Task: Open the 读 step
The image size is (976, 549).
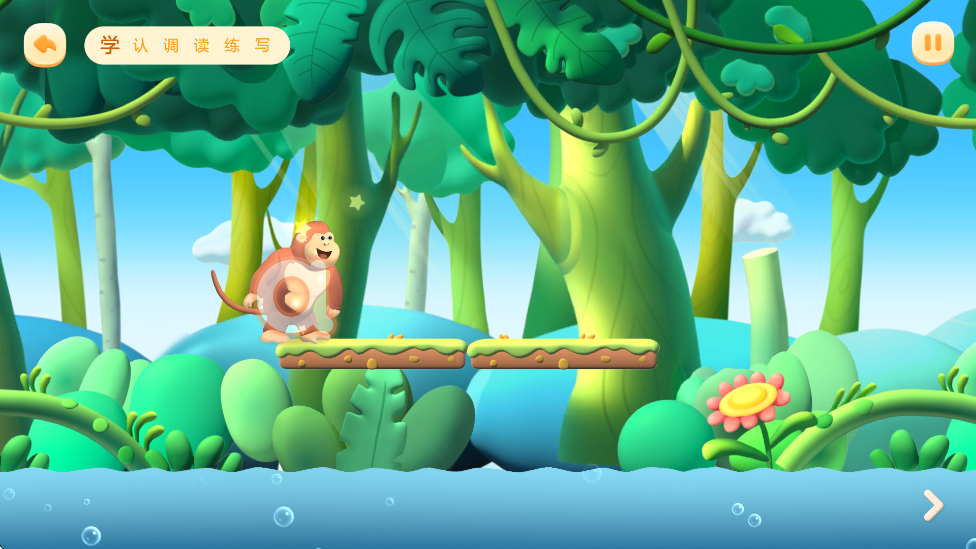Action: click(x=202, y=46)
